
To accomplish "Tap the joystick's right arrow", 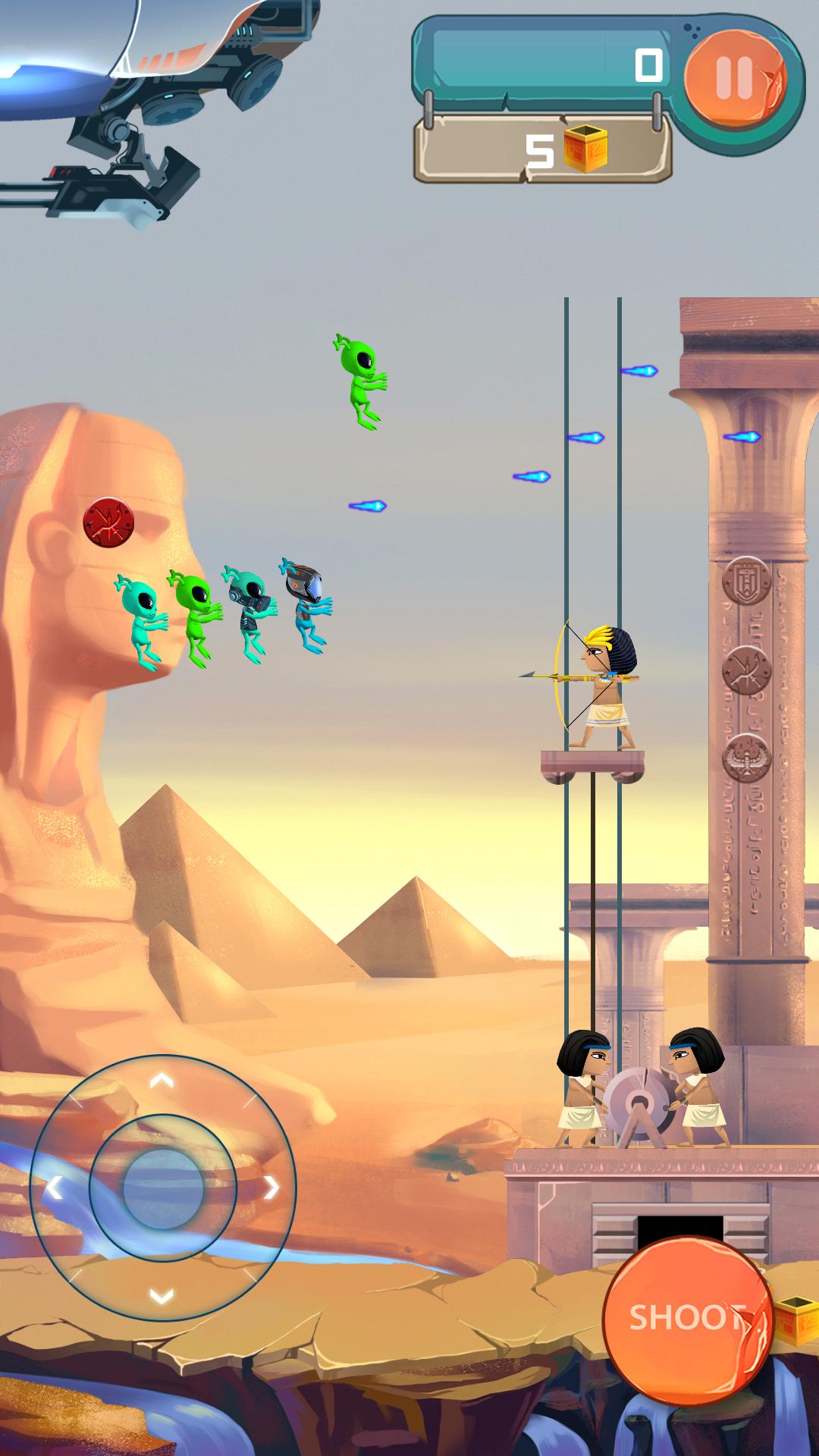I will point(271,1188).
